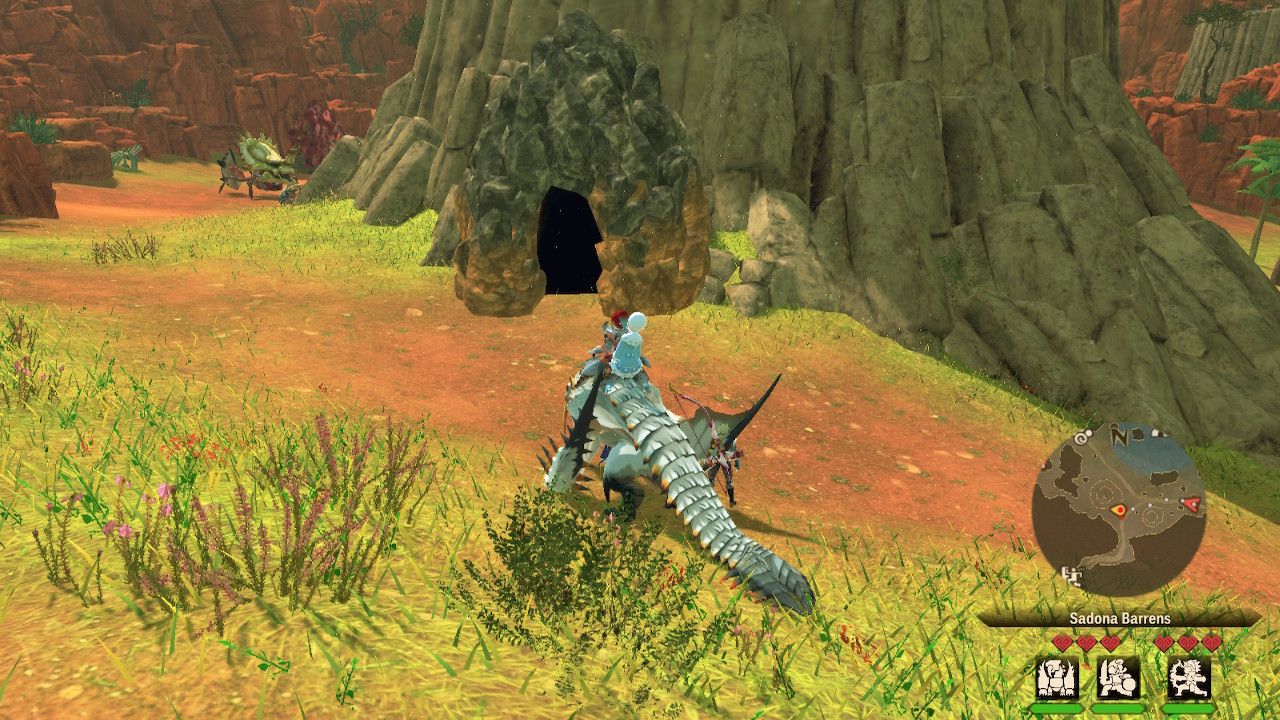
Task: Click the health bar beneath the middle party icon
Action: click(x=1117, y=708)
